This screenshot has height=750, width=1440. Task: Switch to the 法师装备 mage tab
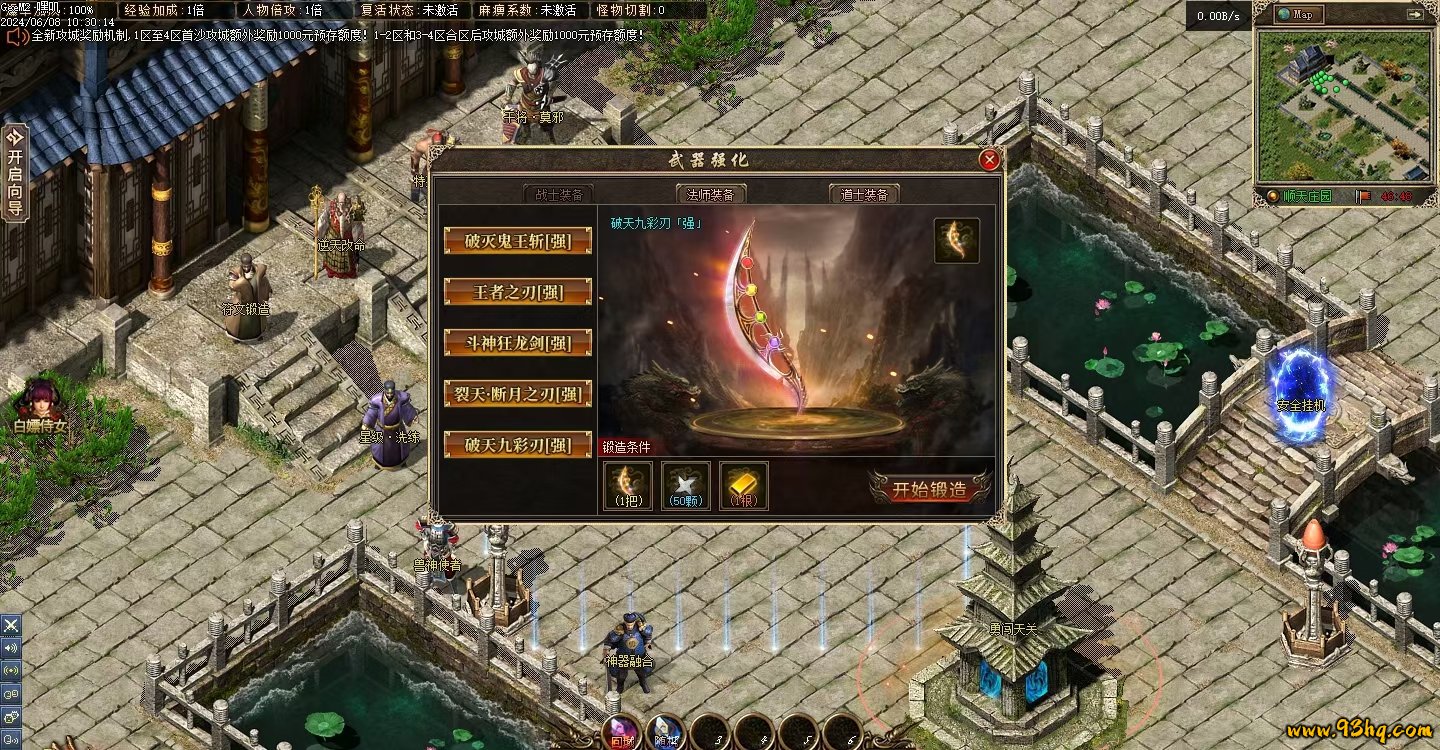point(711,194)
